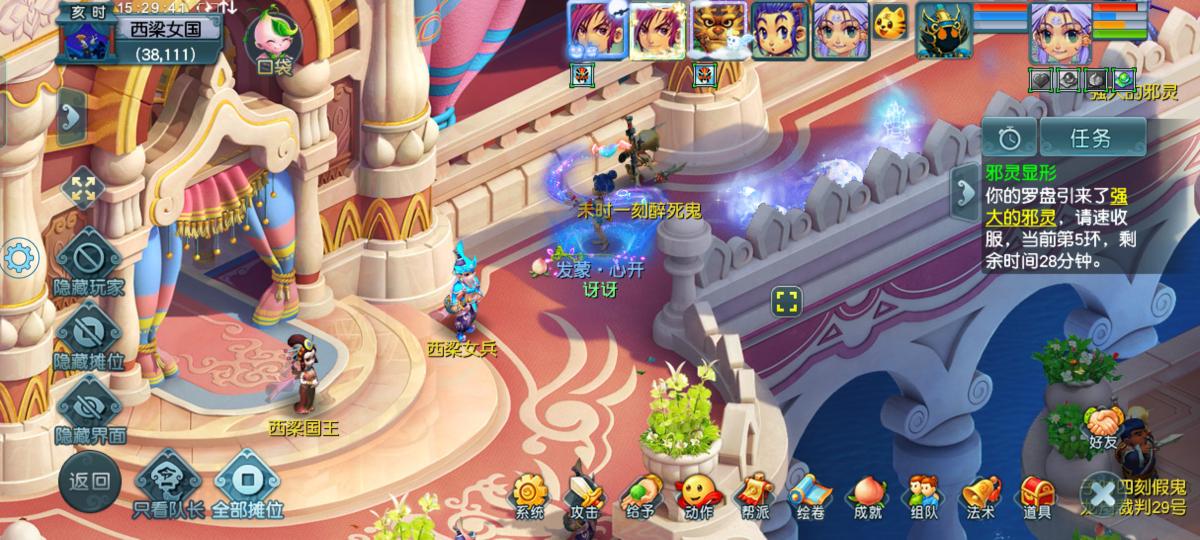Open the 绘卷 scroll icon
This screenshot has width=1200, height=540.
(x=809, y=494)
